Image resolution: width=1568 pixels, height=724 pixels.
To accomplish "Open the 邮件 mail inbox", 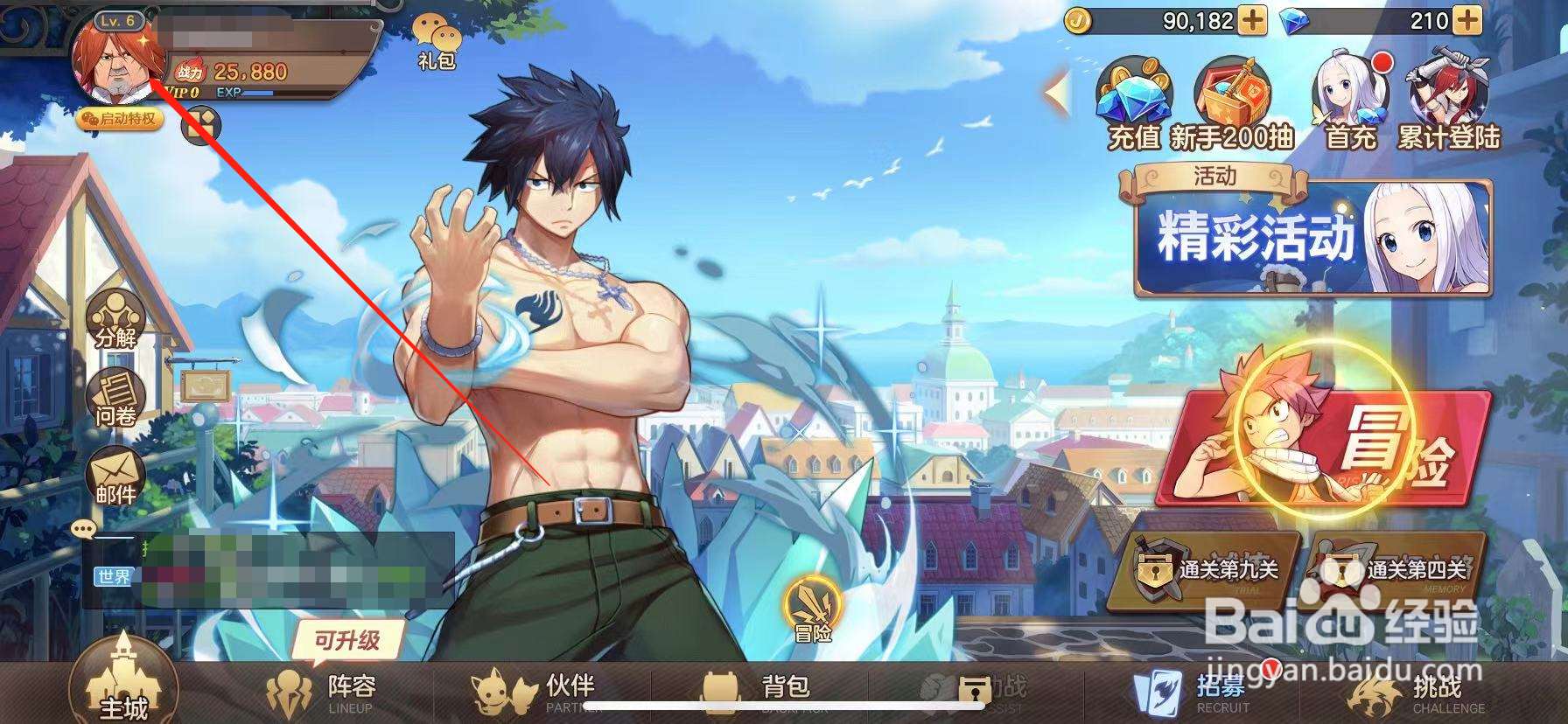I will click(x=115, y=477).
